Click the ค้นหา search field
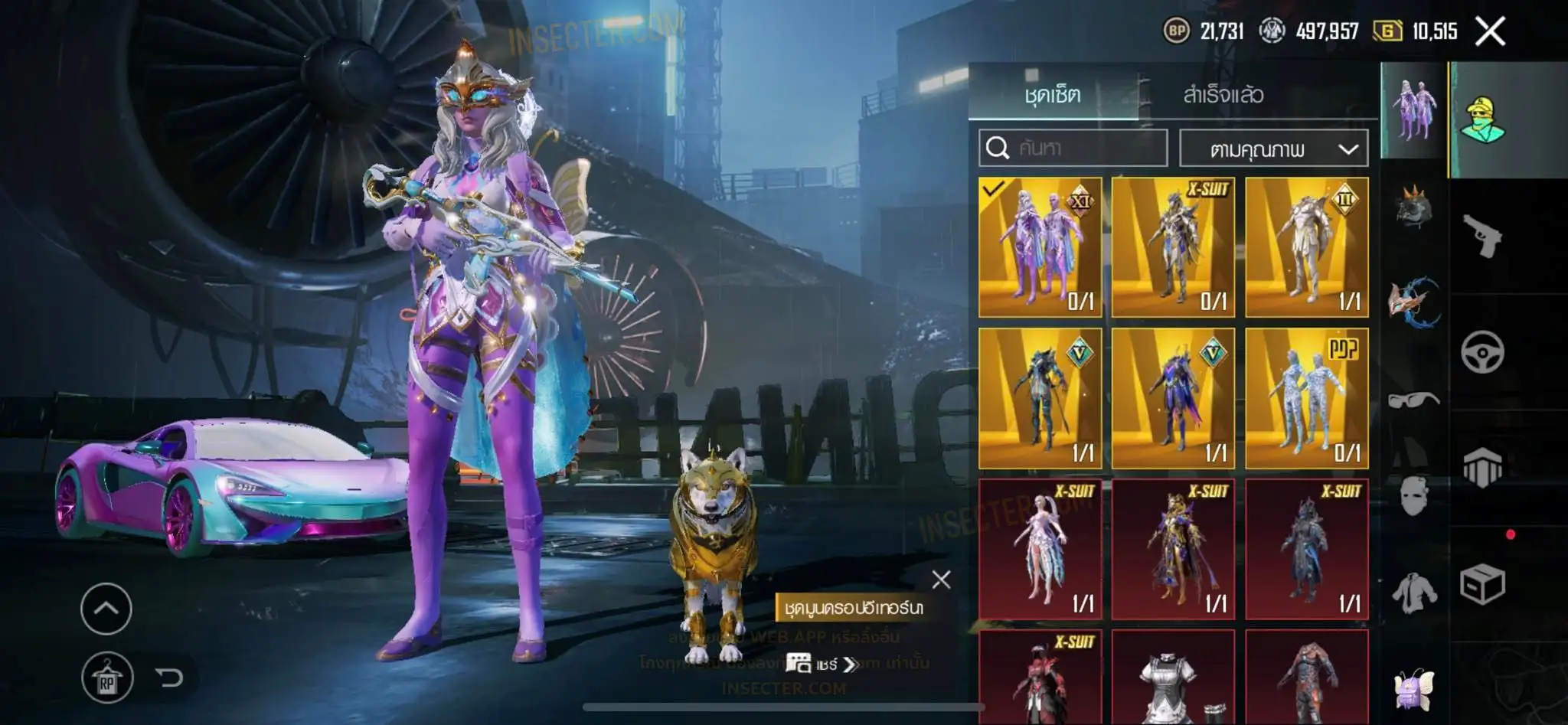Screen dimensions: 1568x725 click(x=1073, y=148)
